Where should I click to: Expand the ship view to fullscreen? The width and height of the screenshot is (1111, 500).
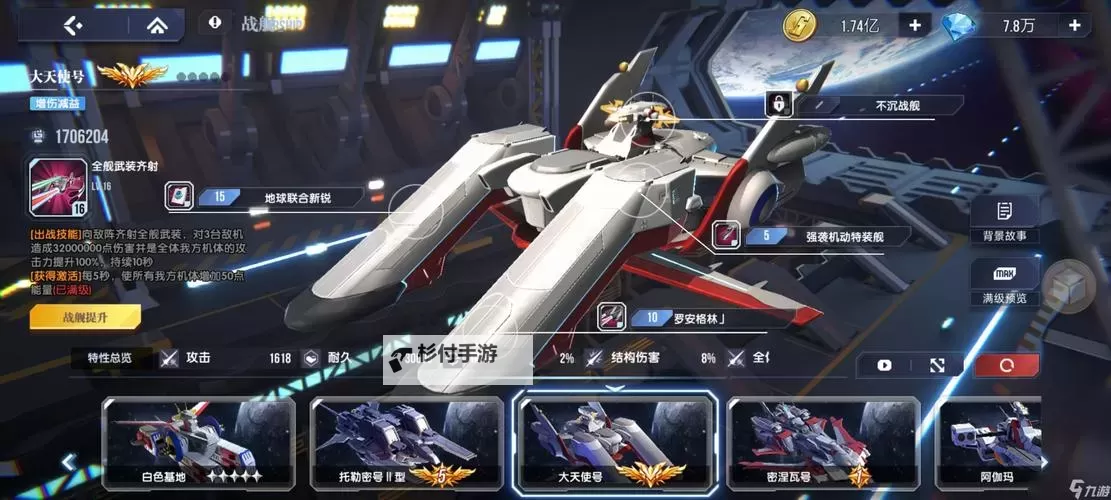(x=937, y=366)
